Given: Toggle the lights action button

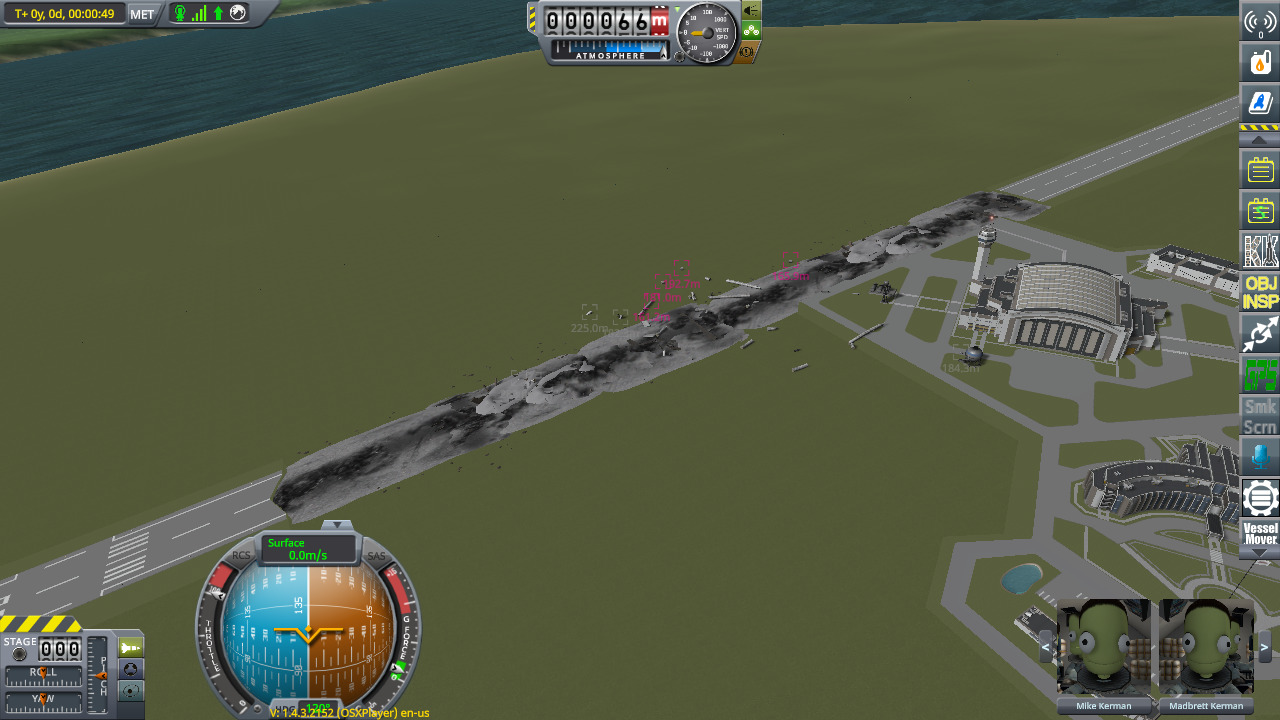Looking at the screenshot, I should click(751, 10).
